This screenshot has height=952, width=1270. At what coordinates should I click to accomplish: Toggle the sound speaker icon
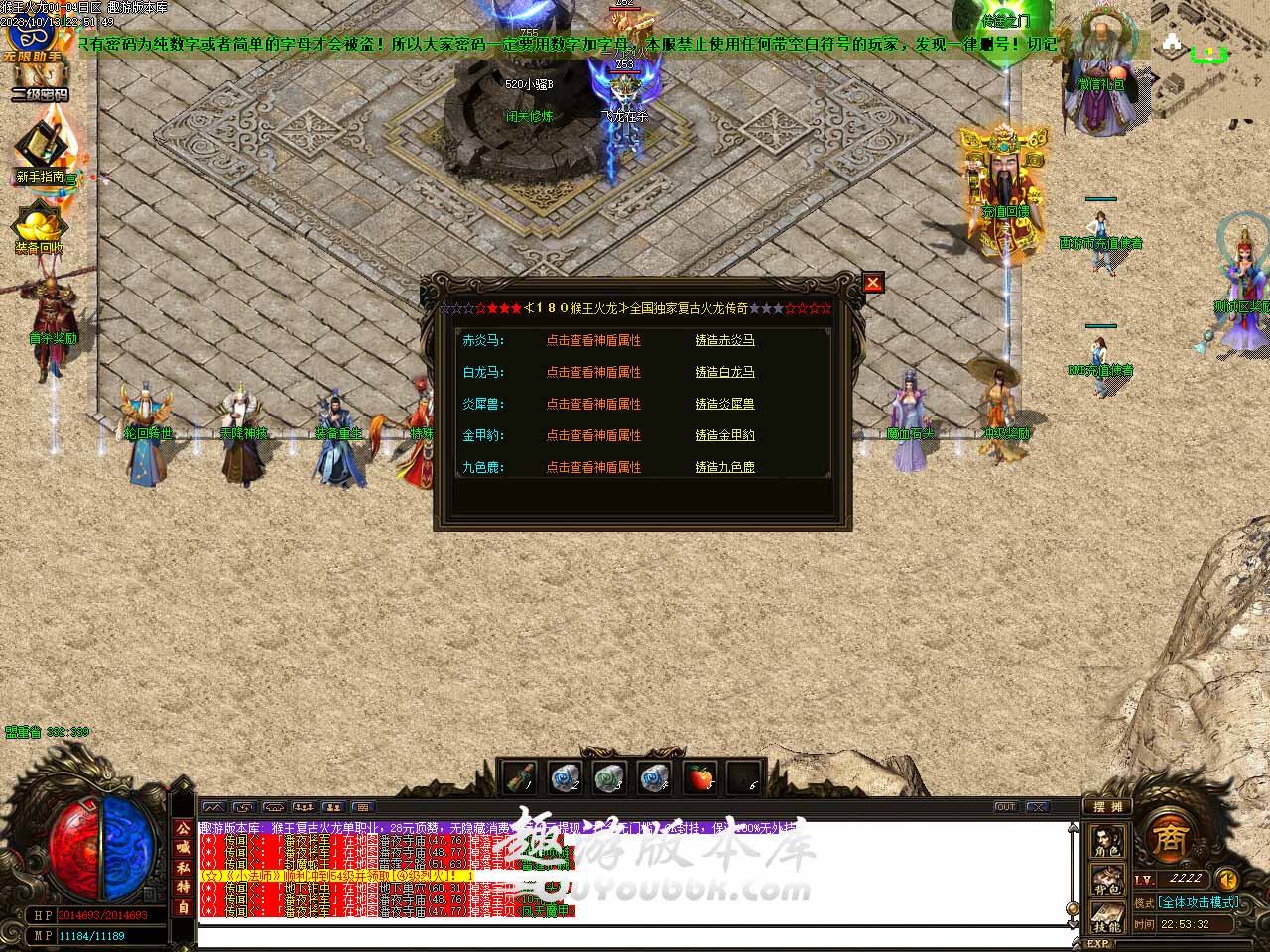click(1227, 879)
